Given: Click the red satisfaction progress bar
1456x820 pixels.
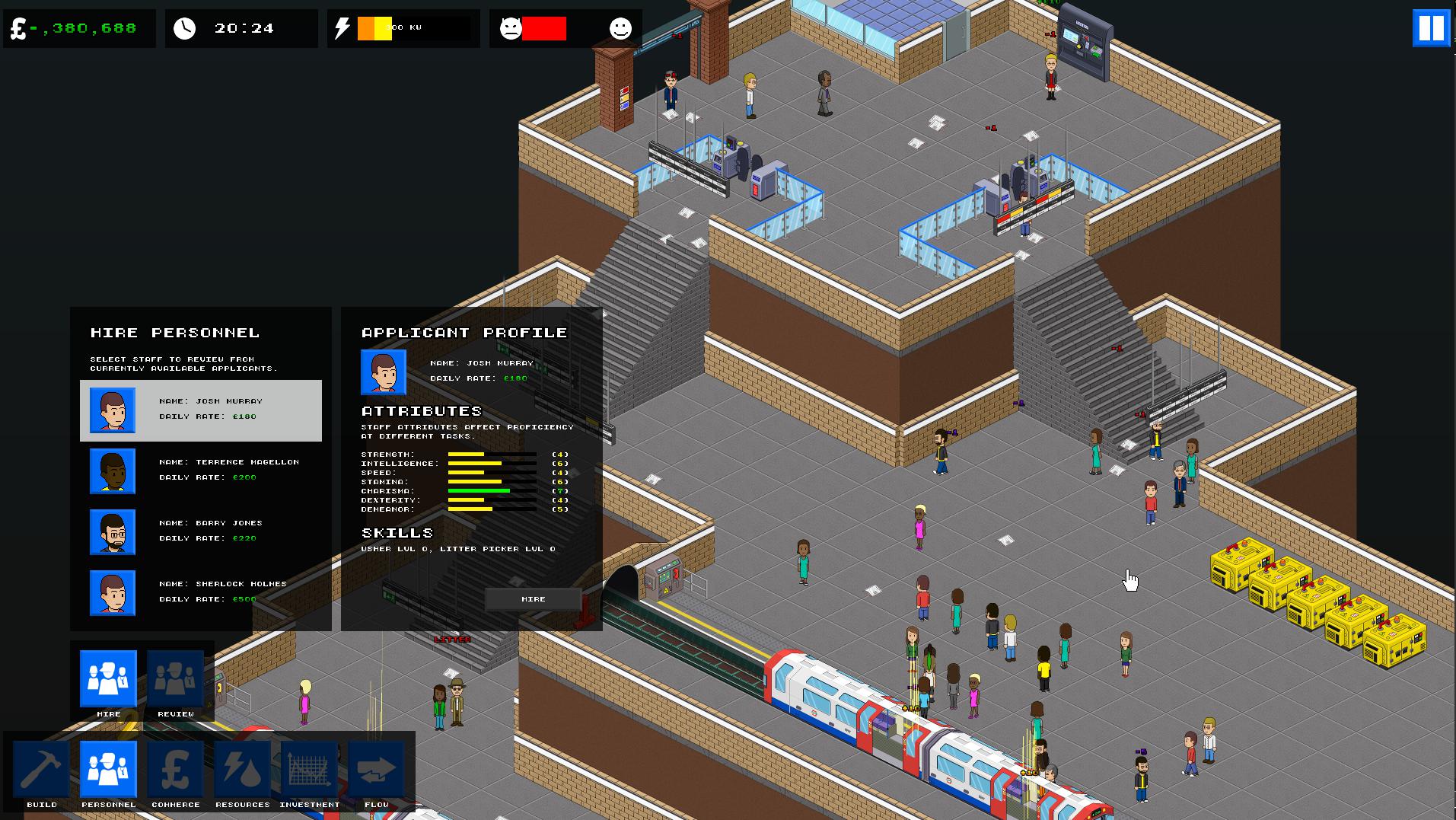Looking at the screenshot, I should coord(546,29).
